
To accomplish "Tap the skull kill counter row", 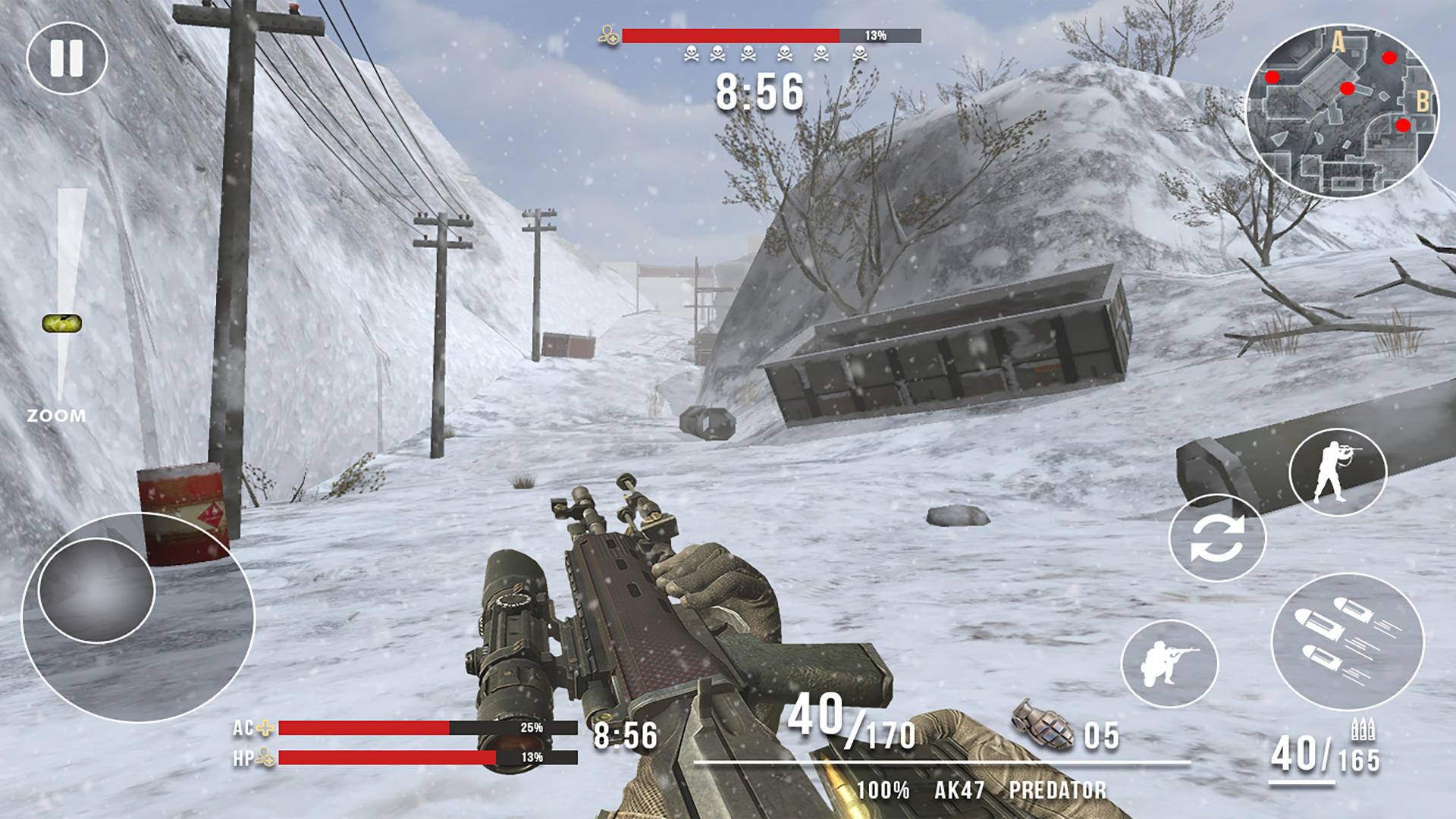I will (x=775, y=52).
